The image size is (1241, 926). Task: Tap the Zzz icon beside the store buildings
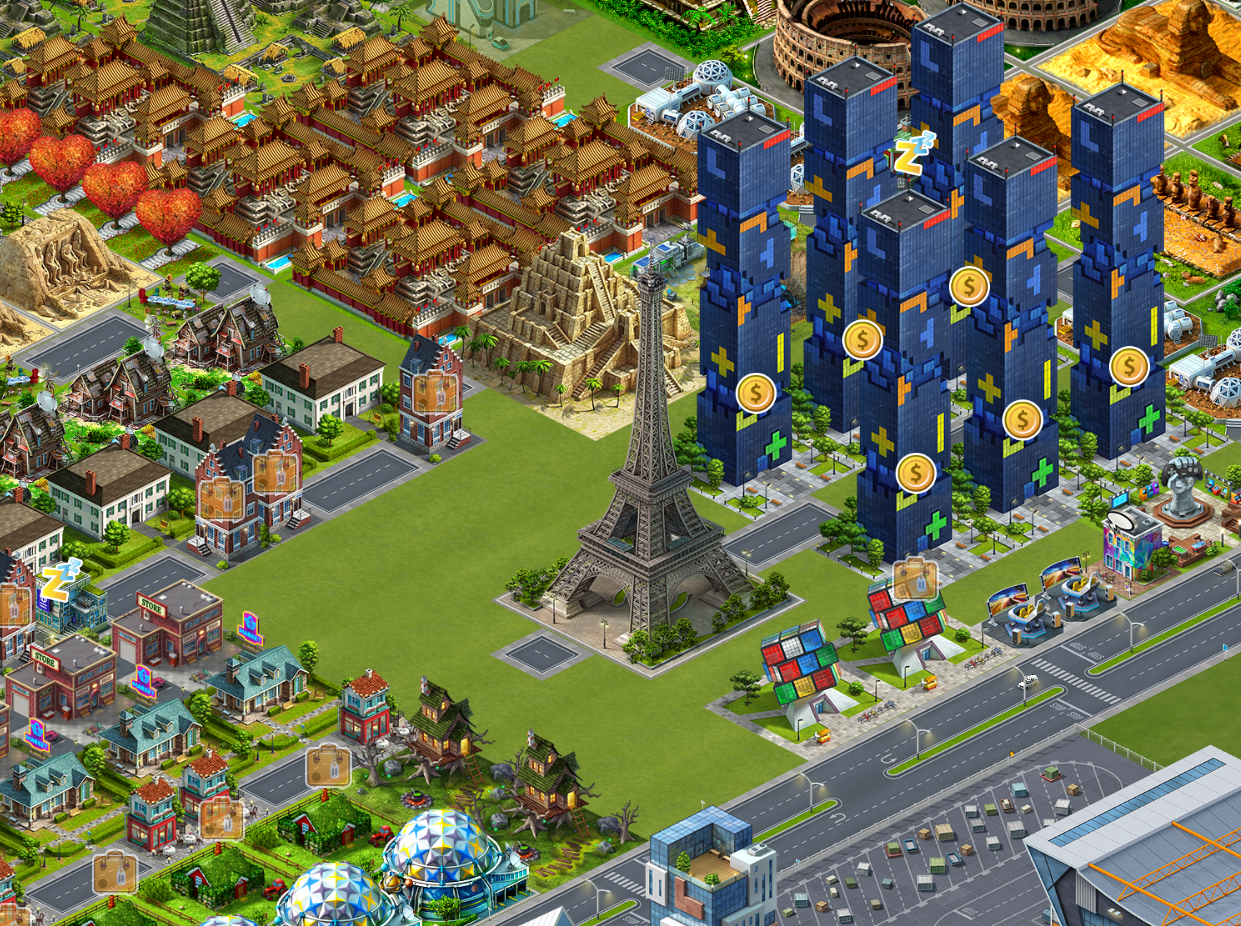(x=58, y=581)
